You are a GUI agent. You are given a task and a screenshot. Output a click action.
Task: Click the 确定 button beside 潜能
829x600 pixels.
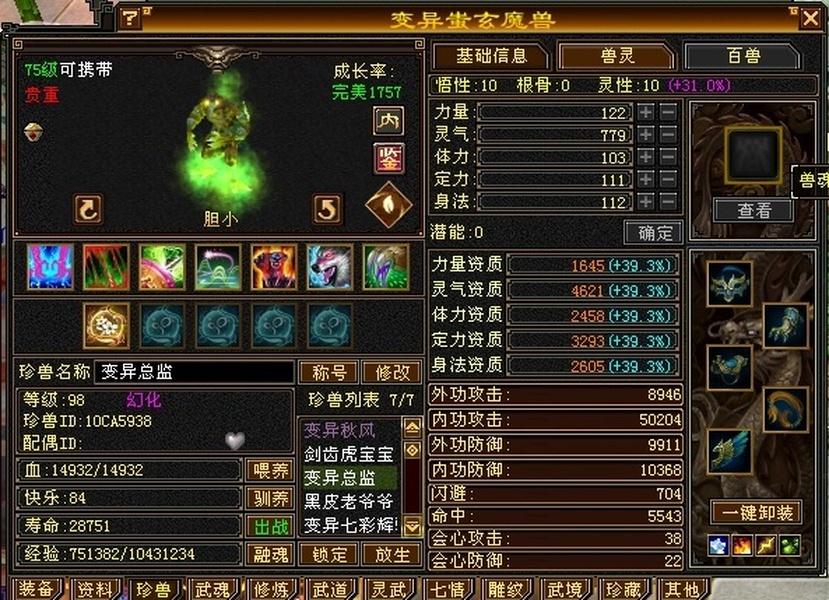point(653,233)
